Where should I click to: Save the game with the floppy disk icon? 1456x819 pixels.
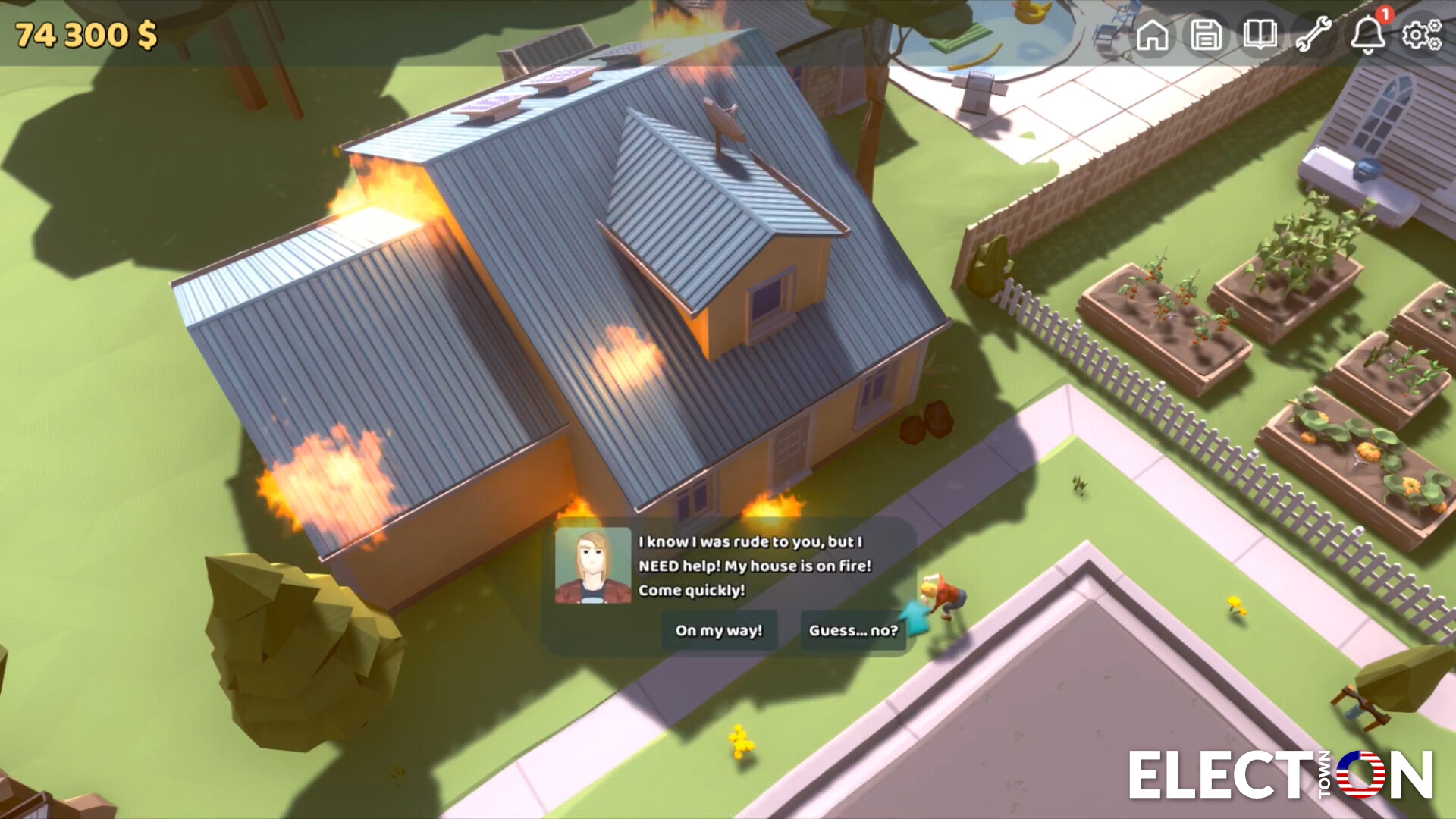[x=1207, y=35]
